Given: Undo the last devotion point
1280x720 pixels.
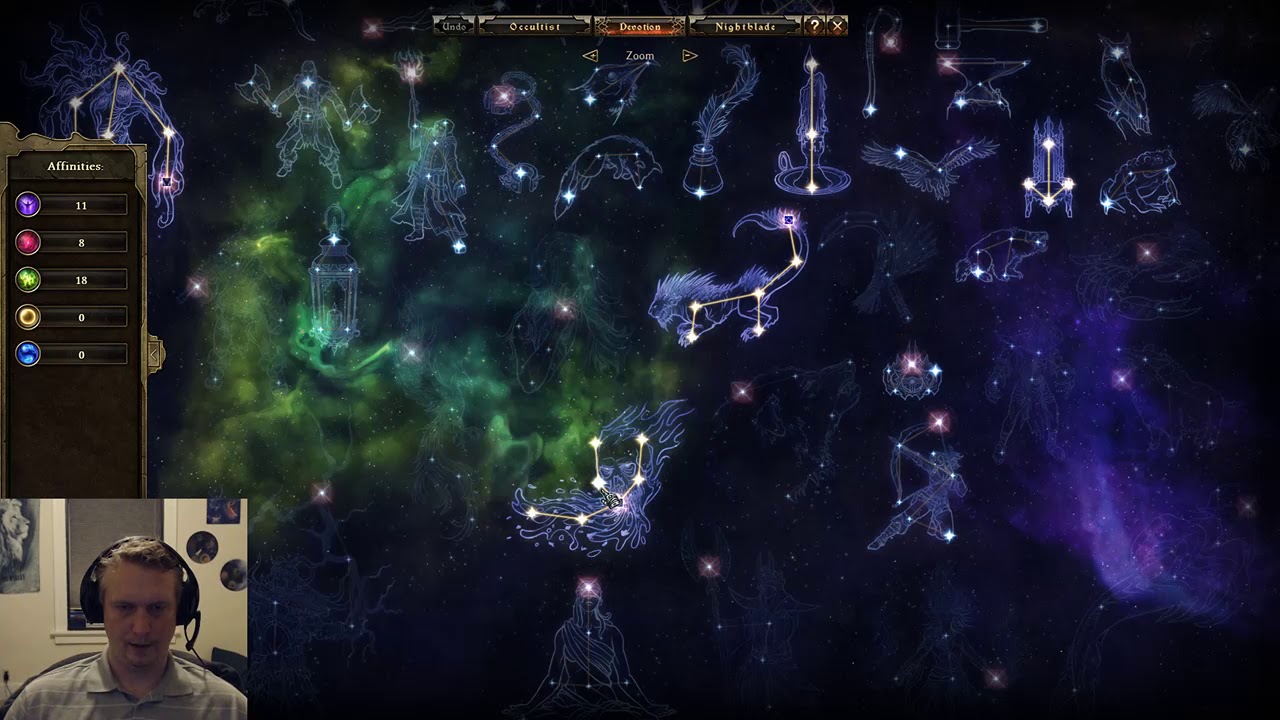Looking at the screenshot, I should 454,26.
